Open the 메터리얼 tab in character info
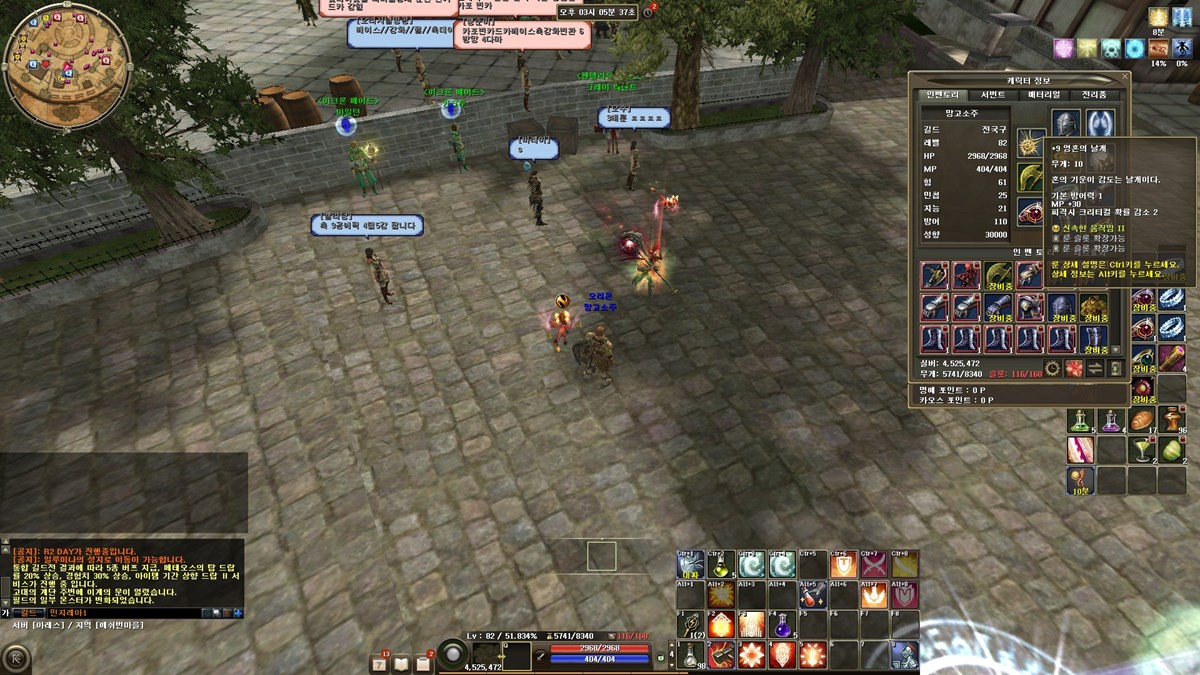 pos(1044,95)
